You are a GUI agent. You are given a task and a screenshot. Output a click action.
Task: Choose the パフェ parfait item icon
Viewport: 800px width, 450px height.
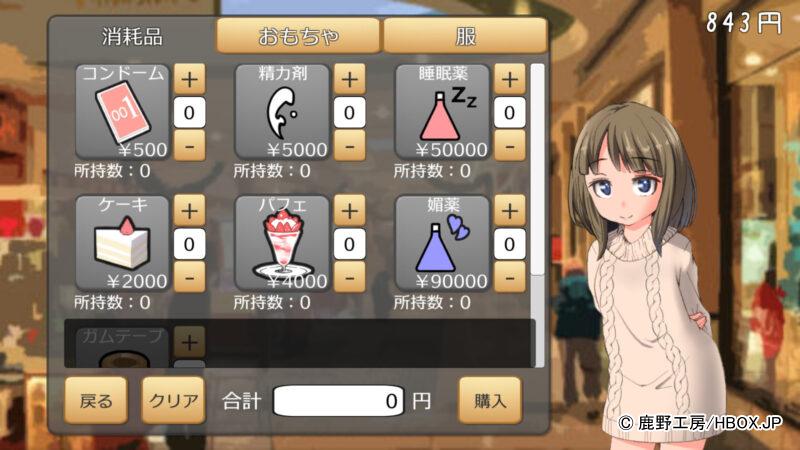tap(282, 242)
